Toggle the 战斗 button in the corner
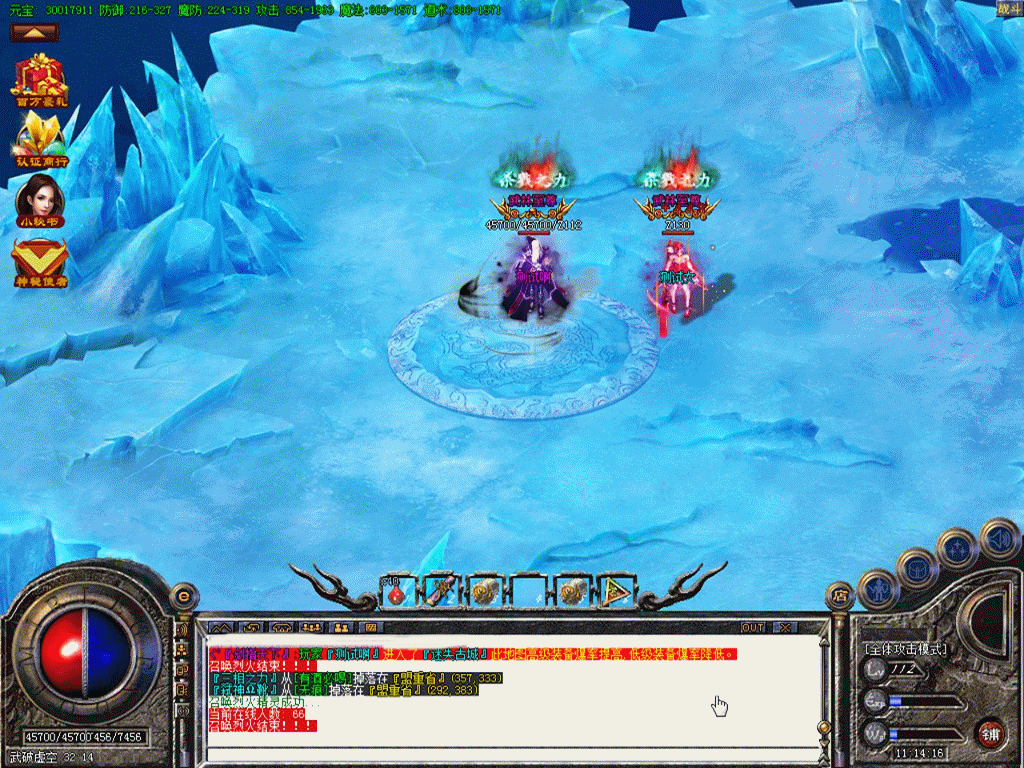 coord(1009,9)
